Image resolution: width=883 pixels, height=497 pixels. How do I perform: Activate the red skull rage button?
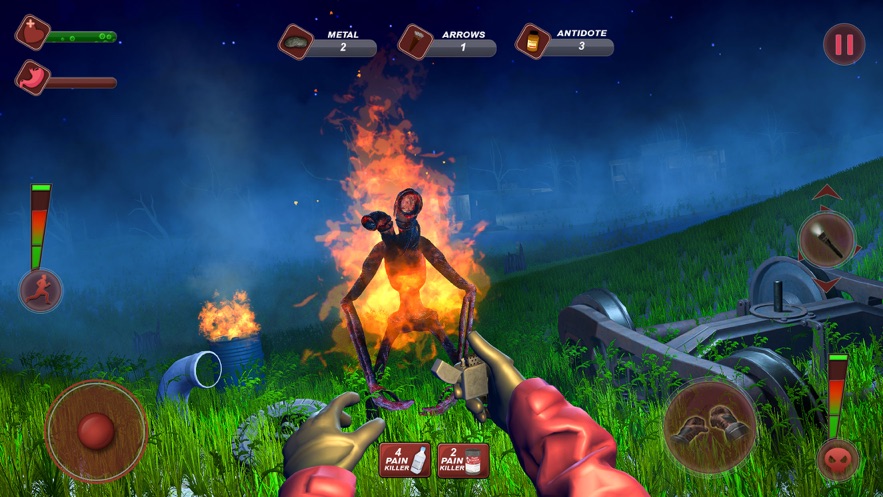coord(837,460)
